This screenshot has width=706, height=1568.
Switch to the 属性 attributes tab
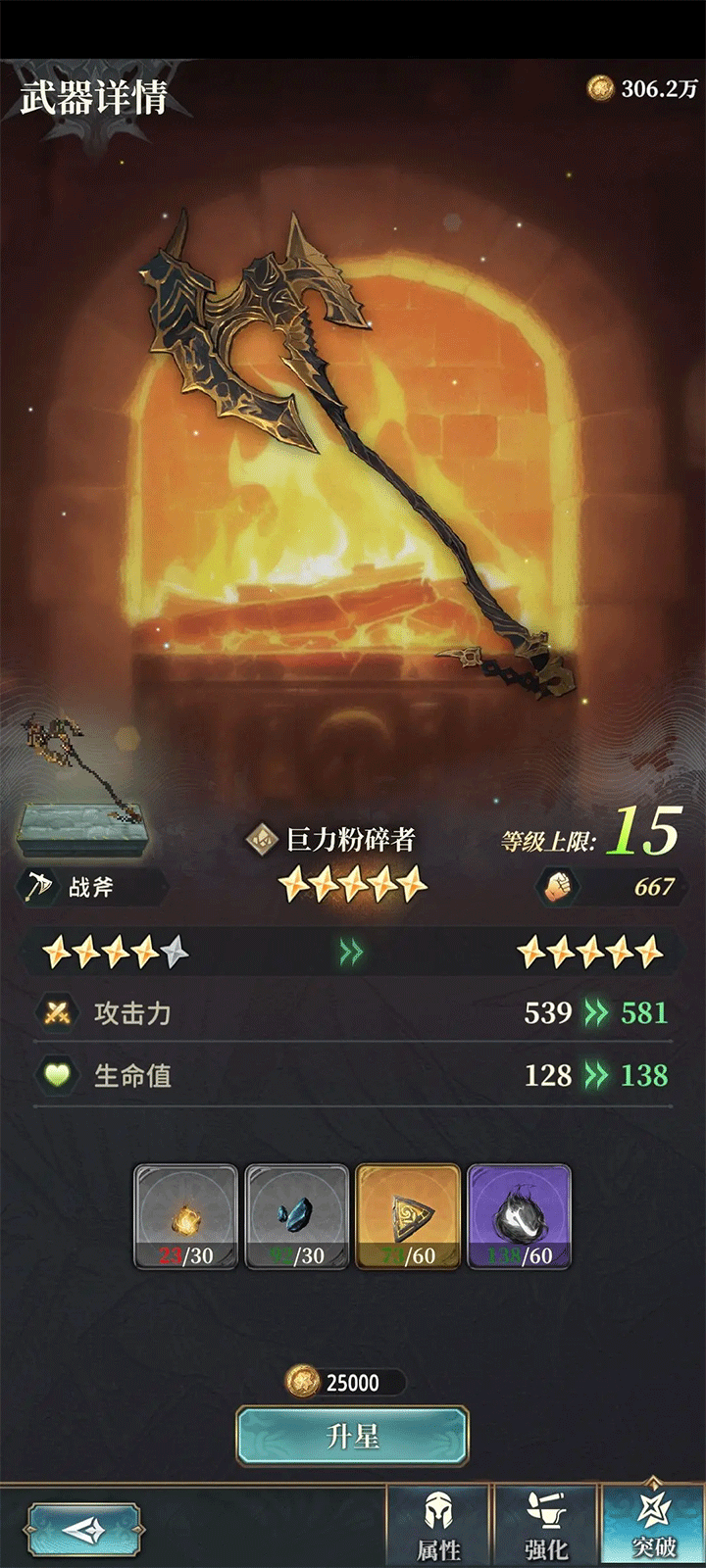(438, 1525)
